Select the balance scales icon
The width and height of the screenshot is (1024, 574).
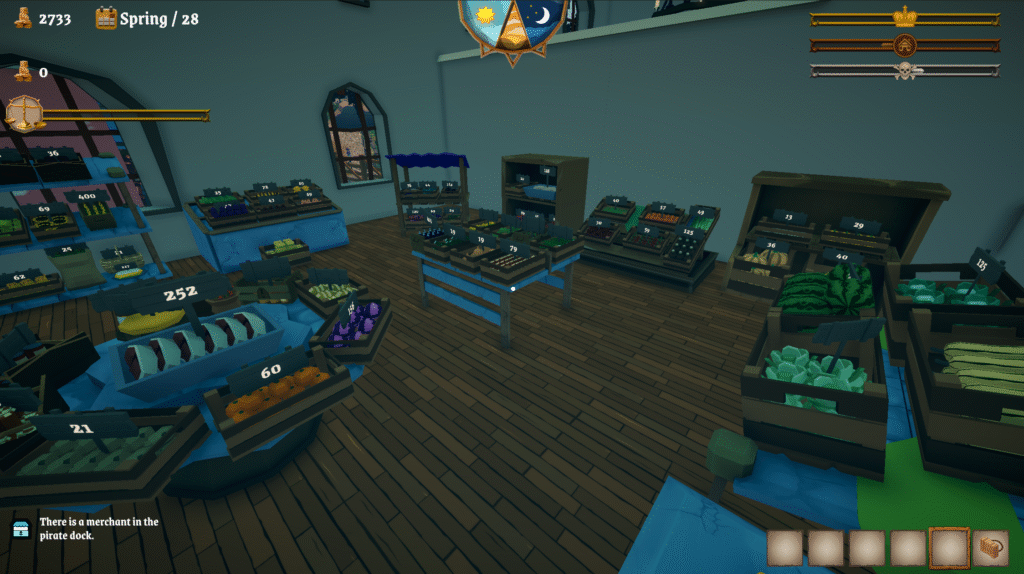coord(24,113)
